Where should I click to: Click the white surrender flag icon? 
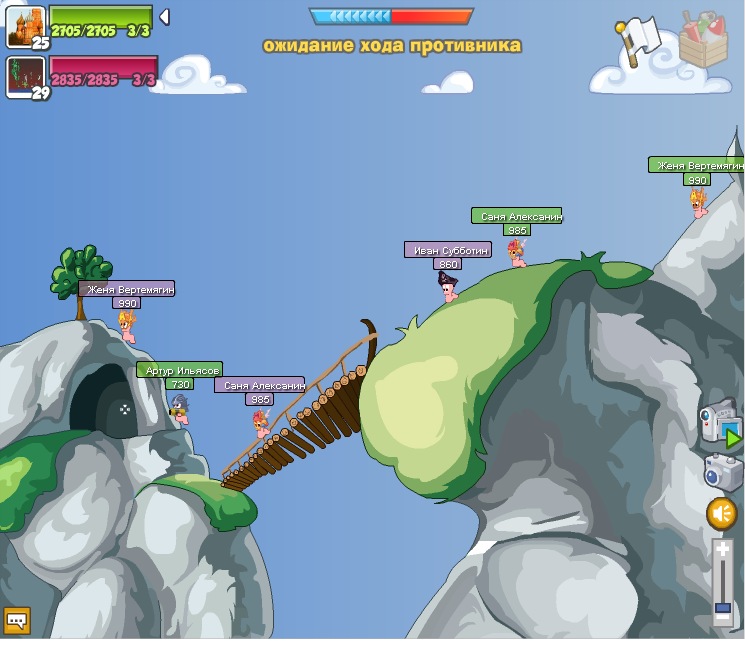[639, 38]
